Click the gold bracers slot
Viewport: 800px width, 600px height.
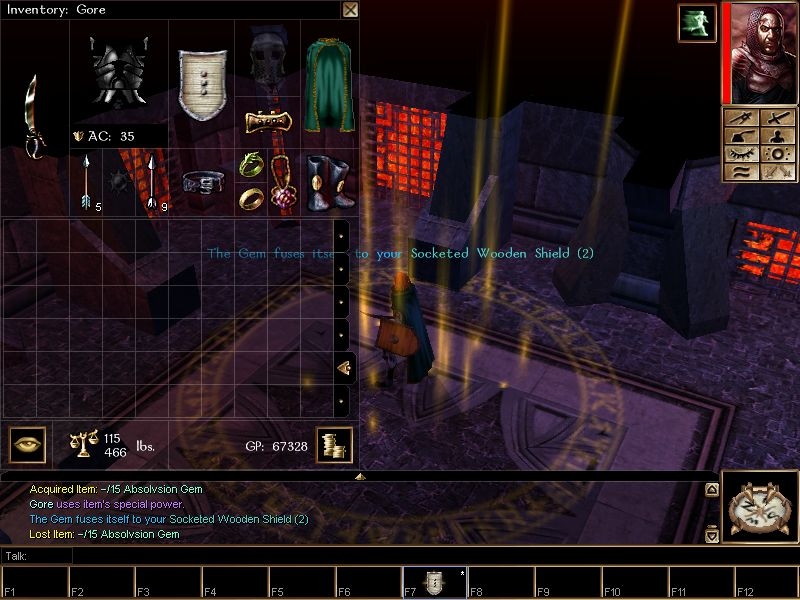[x=267, y=122]
